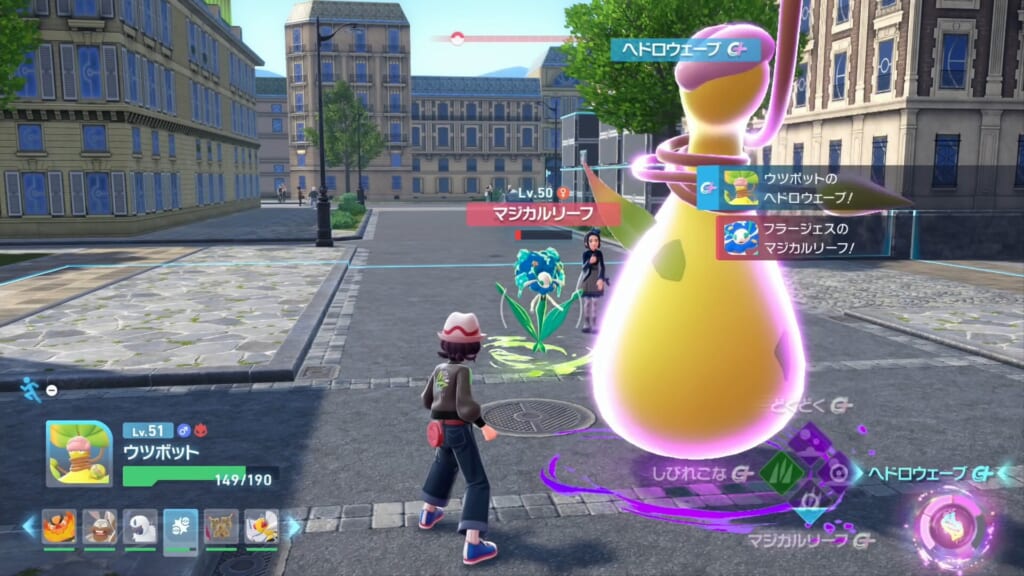Click the party bar's right arrow

(293, 526)
